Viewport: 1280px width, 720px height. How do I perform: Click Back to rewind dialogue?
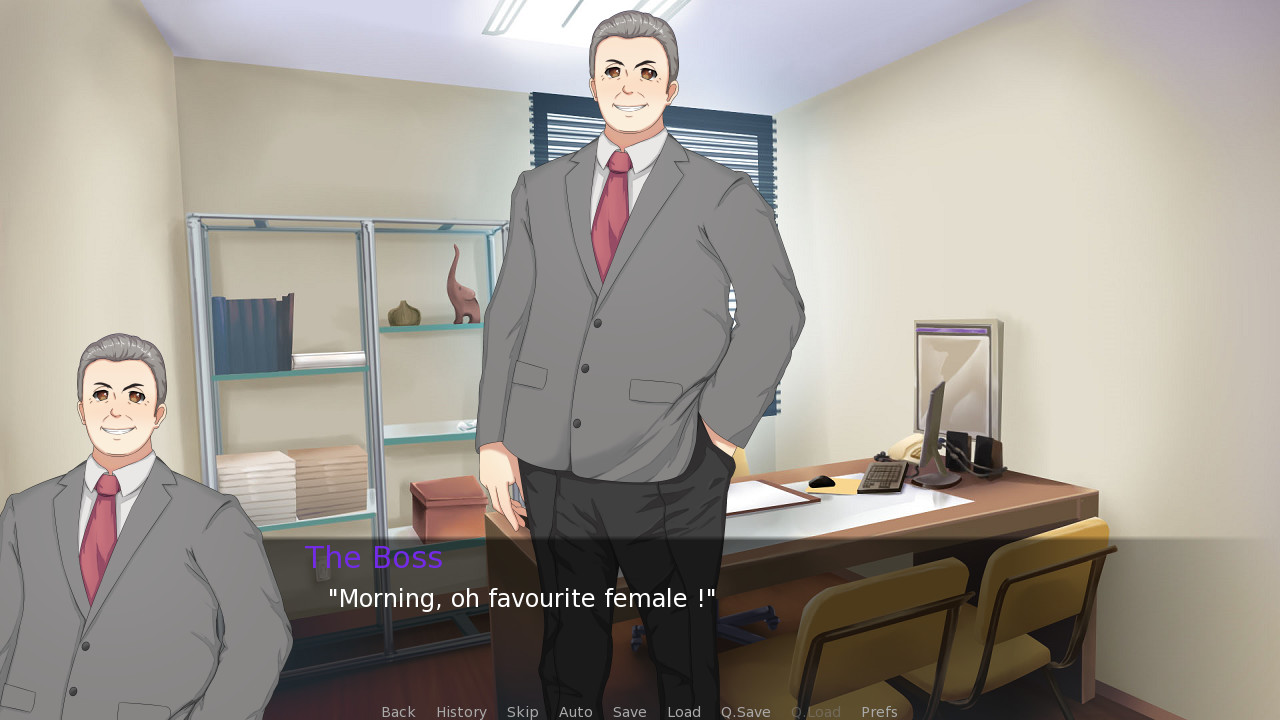pos(398,711)
